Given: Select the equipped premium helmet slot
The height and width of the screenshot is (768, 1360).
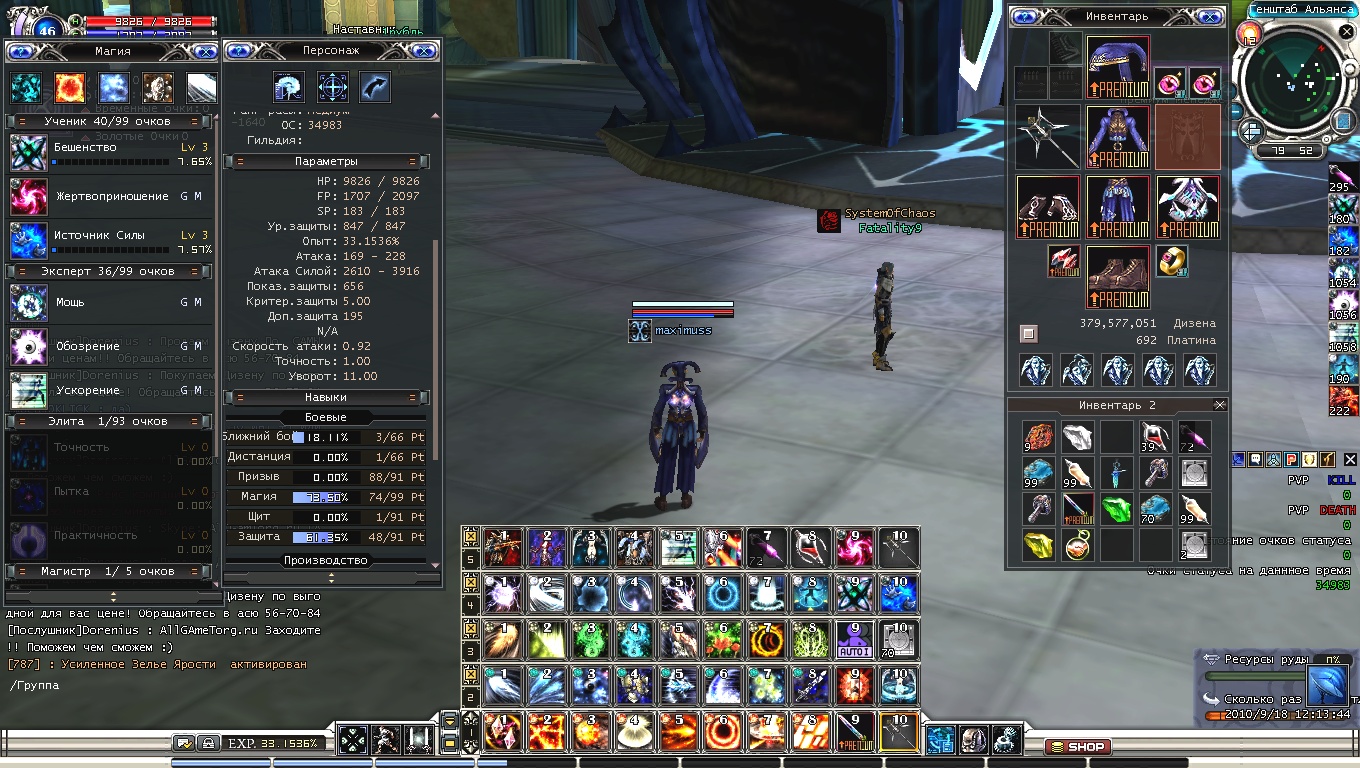Looking at the screenshot, I should point(1118,67).
